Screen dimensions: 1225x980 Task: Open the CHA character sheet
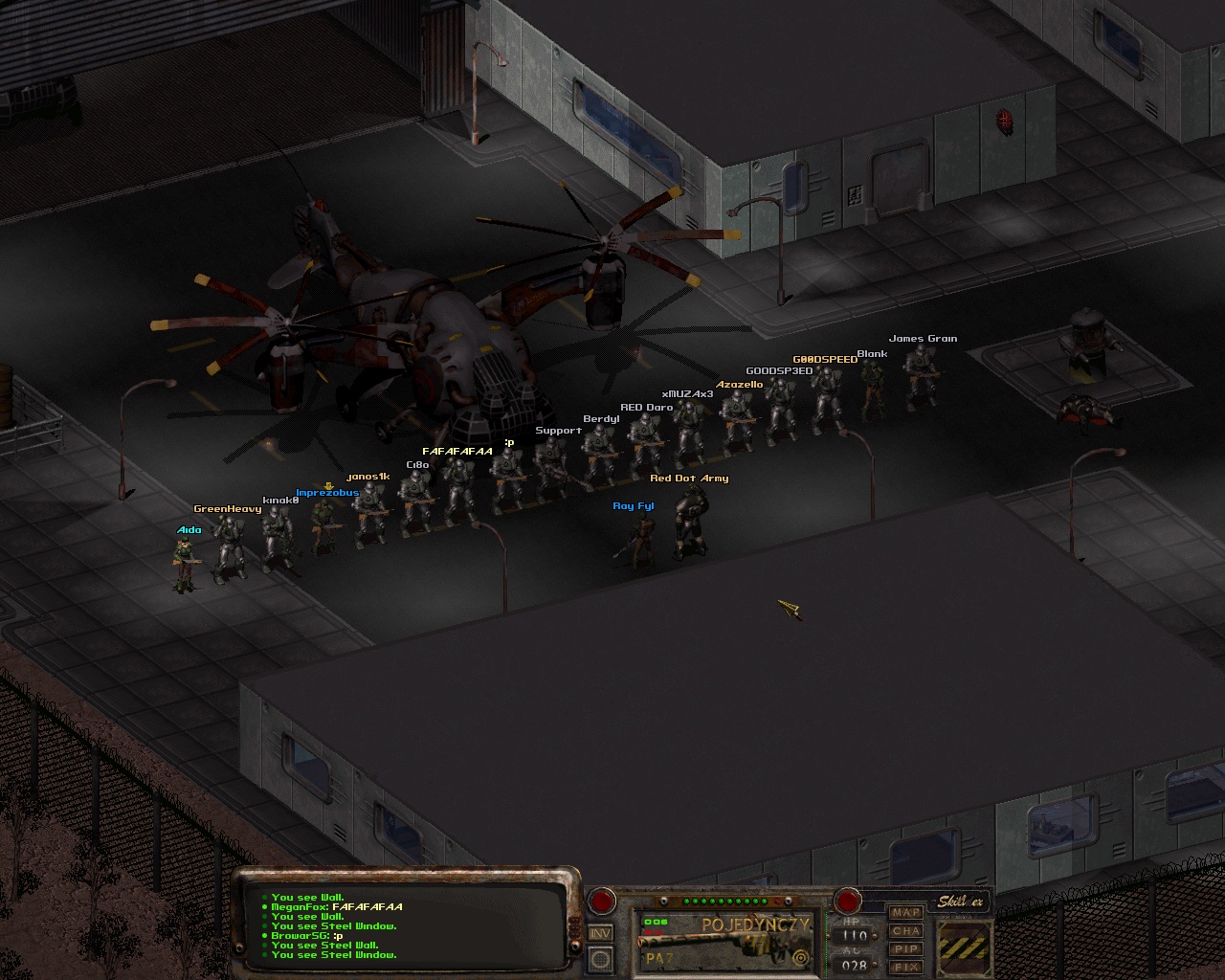pos(905,931)
